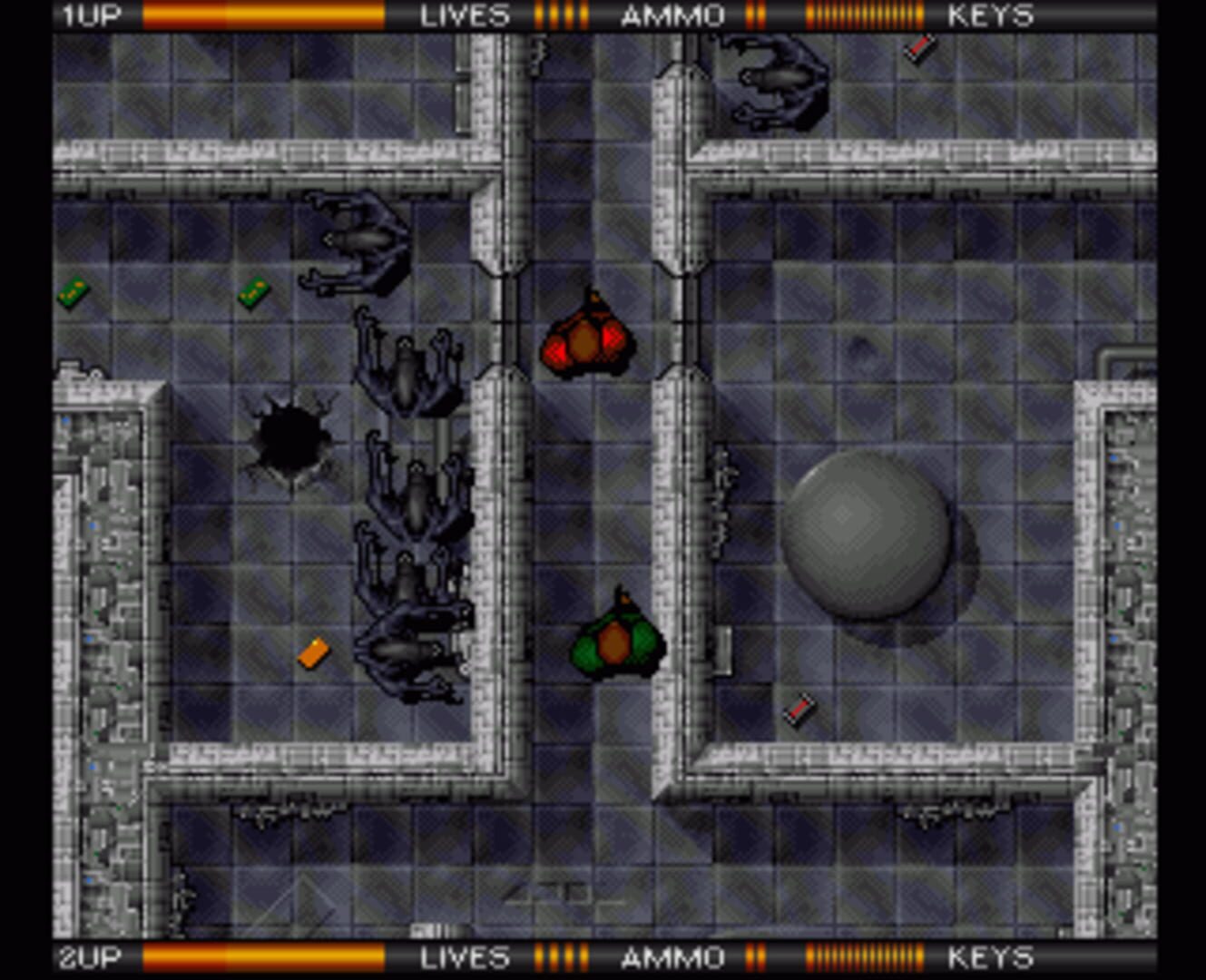
Task: Pick up the second green keycard beside the alien
Action: tap(252, 293)
